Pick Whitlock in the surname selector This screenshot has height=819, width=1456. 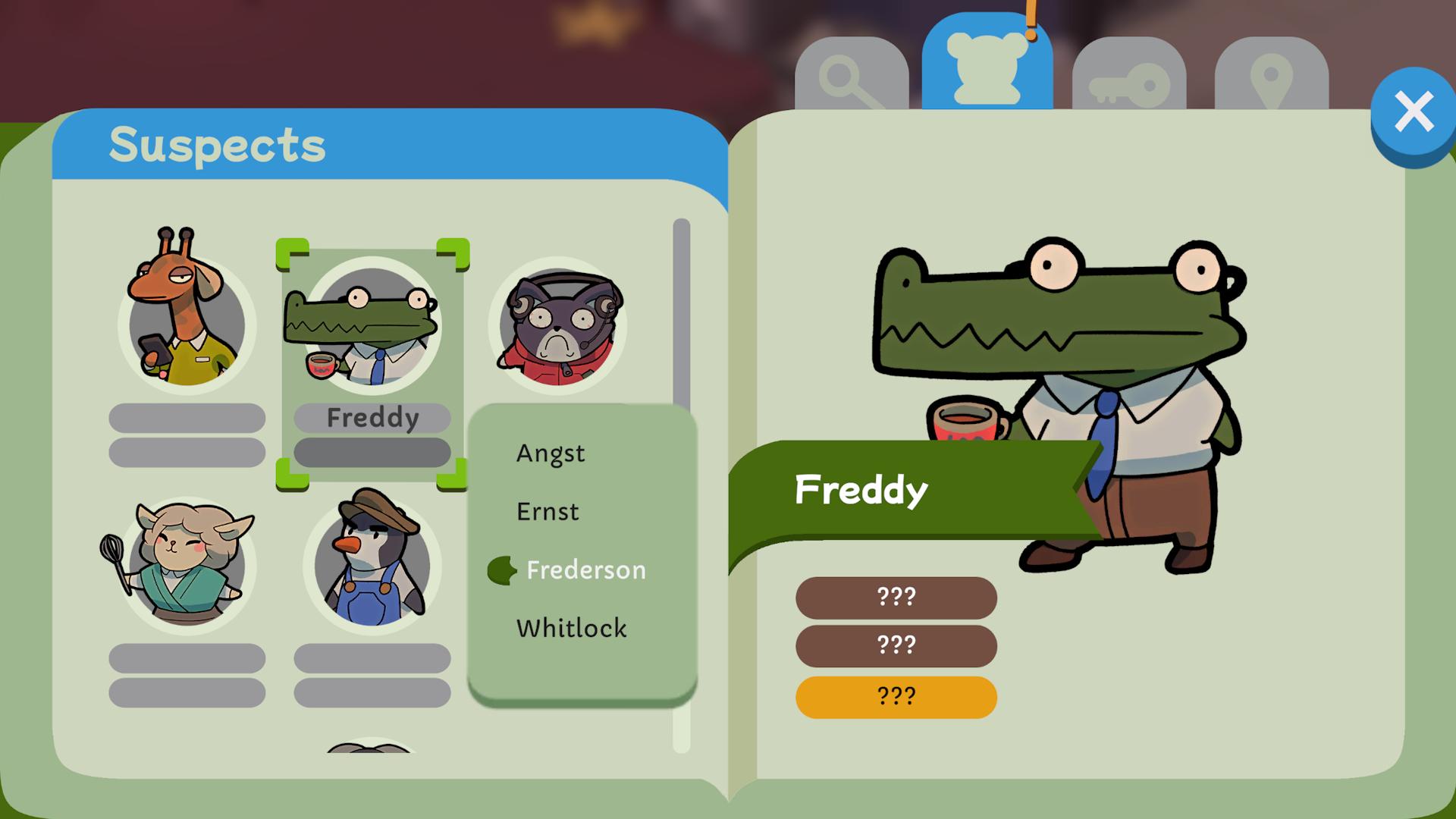(571, 628)
